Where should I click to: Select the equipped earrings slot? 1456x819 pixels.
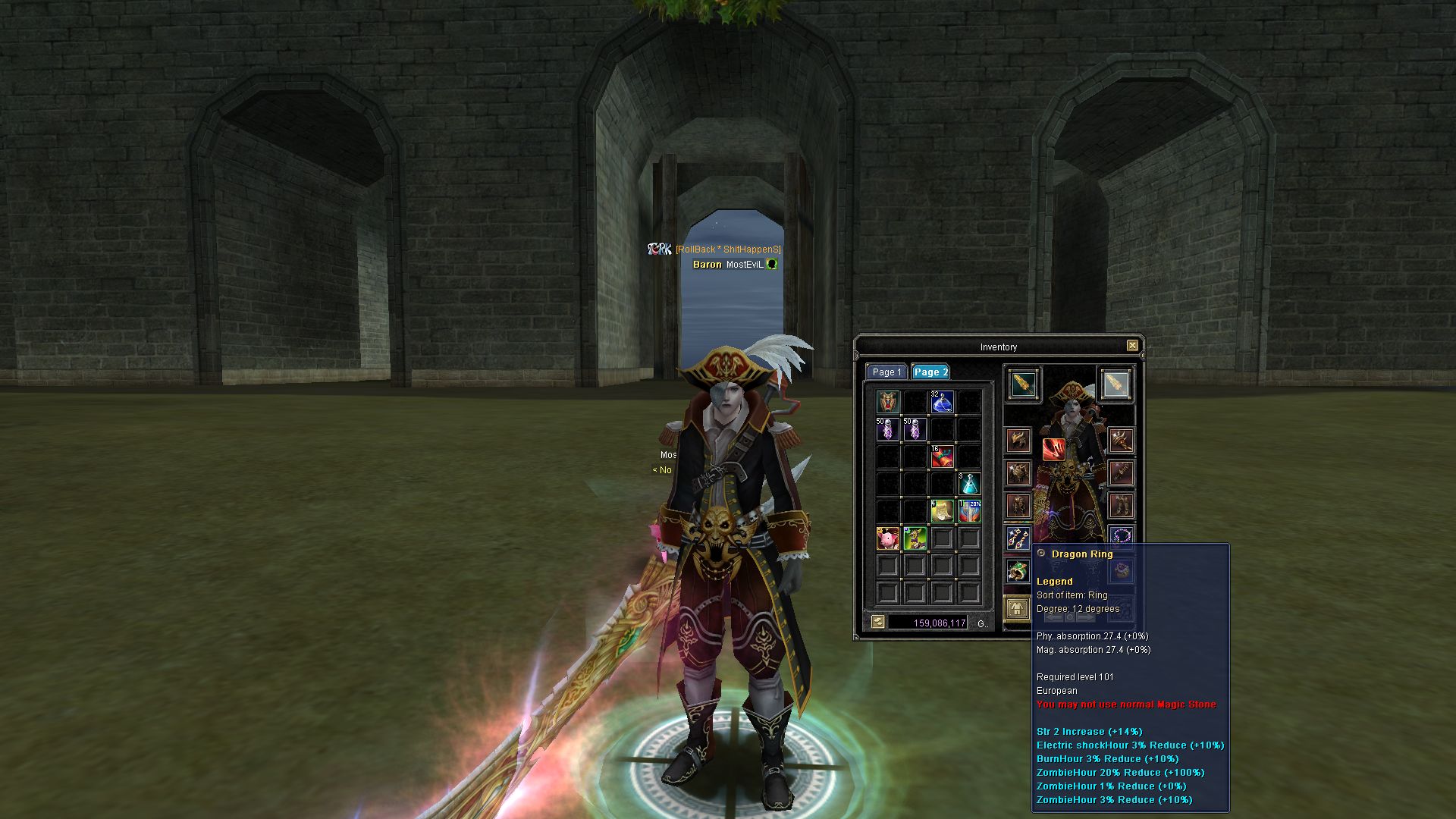pyautogui.click(x=1018, y=538)
